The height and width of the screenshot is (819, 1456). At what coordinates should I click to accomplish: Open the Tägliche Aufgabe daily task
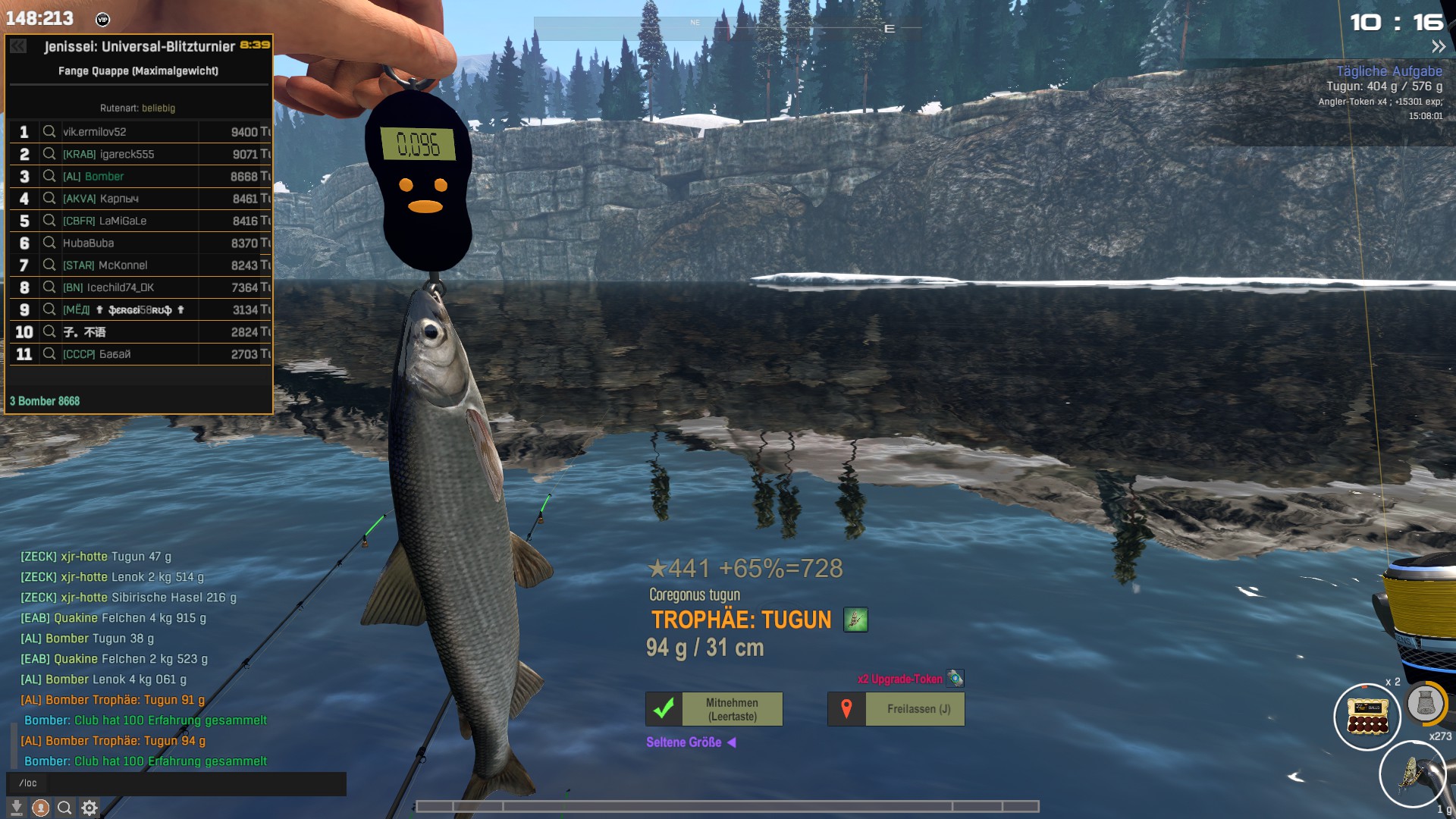tap(1389, 71)
